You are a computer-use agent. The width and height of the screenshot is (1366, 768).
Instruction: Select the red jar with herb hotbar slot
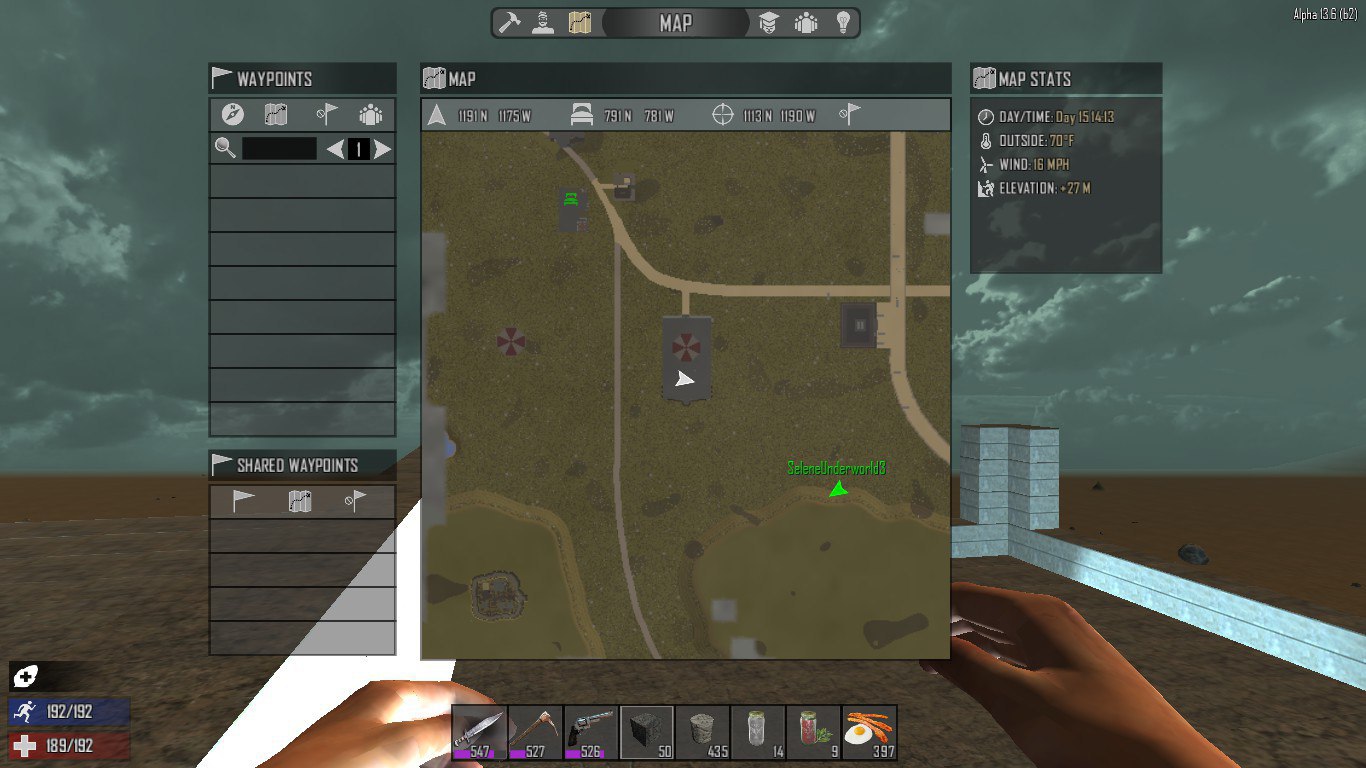814,733
